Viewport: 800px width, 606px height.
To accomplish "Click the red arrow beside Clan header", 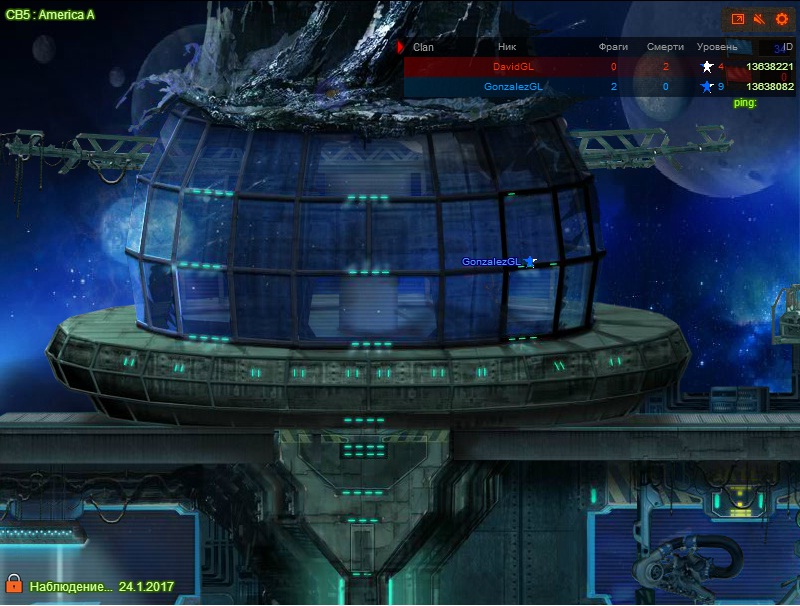I will click(x=401, y=47).
